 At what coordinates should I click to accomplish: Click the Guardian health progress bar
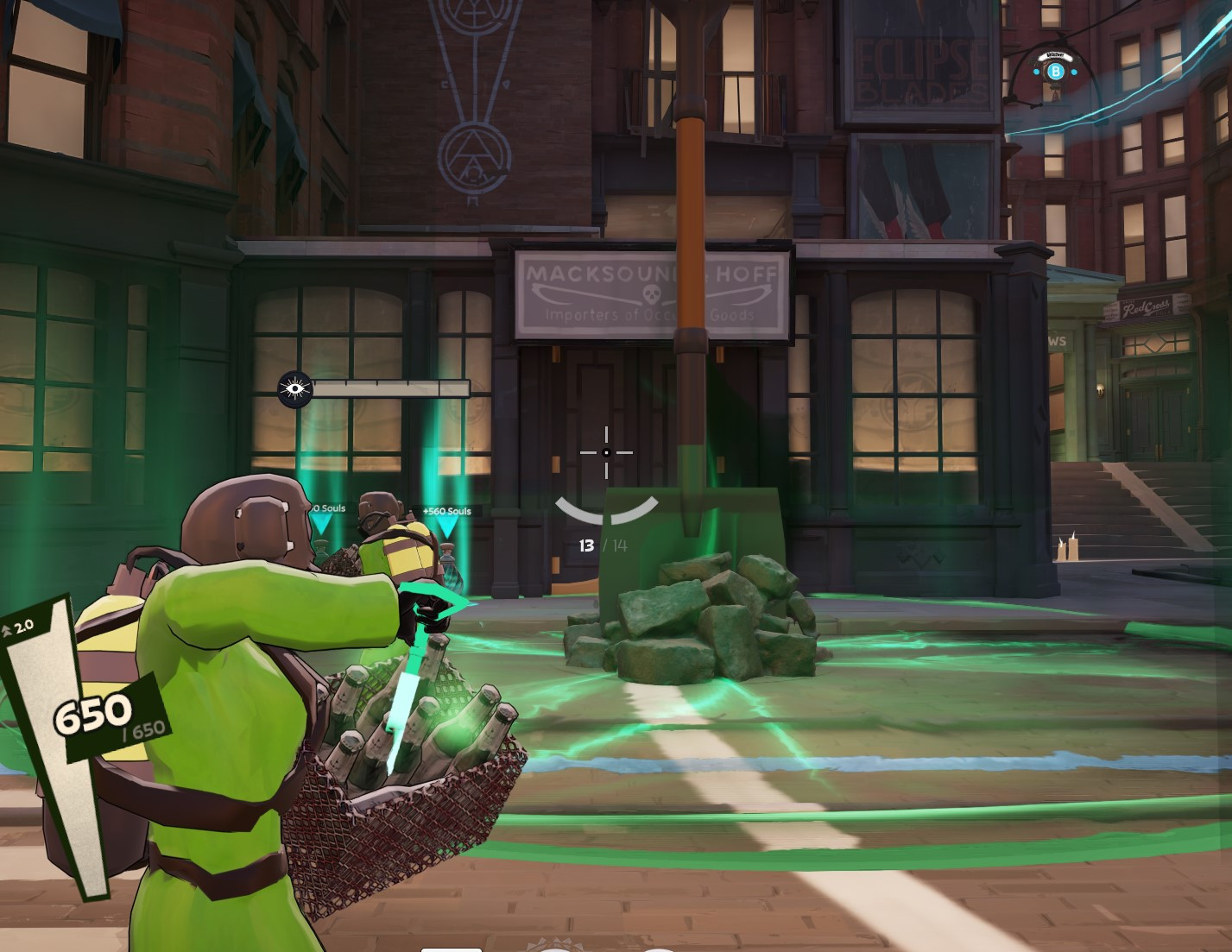coord(390,388)
